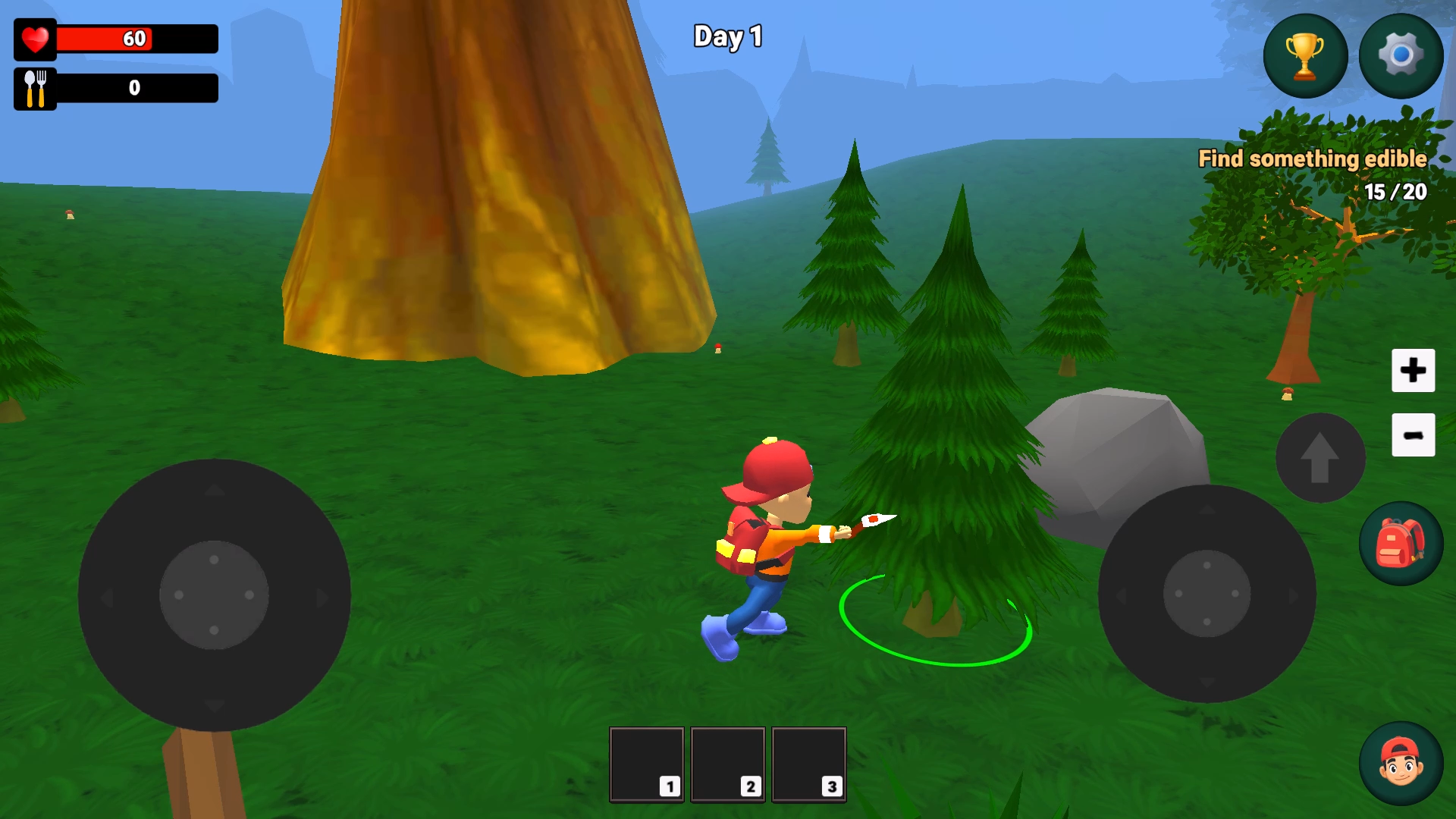
Task: Open the settings gear menu
Action: click(x=1401, y=55)
